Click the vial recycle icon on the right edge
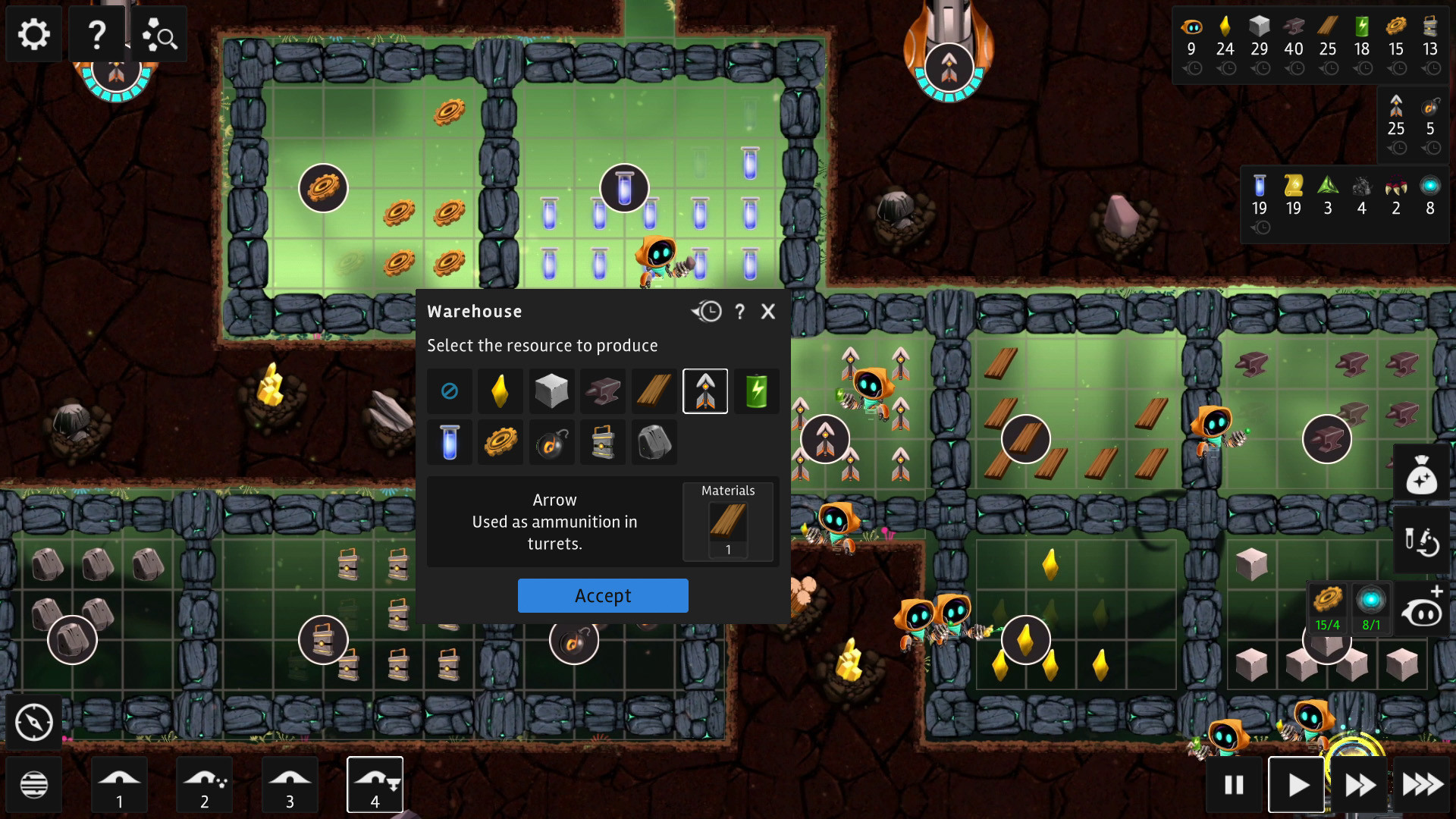This screenshot has height=819, width=1456. tap(1422, 541)
